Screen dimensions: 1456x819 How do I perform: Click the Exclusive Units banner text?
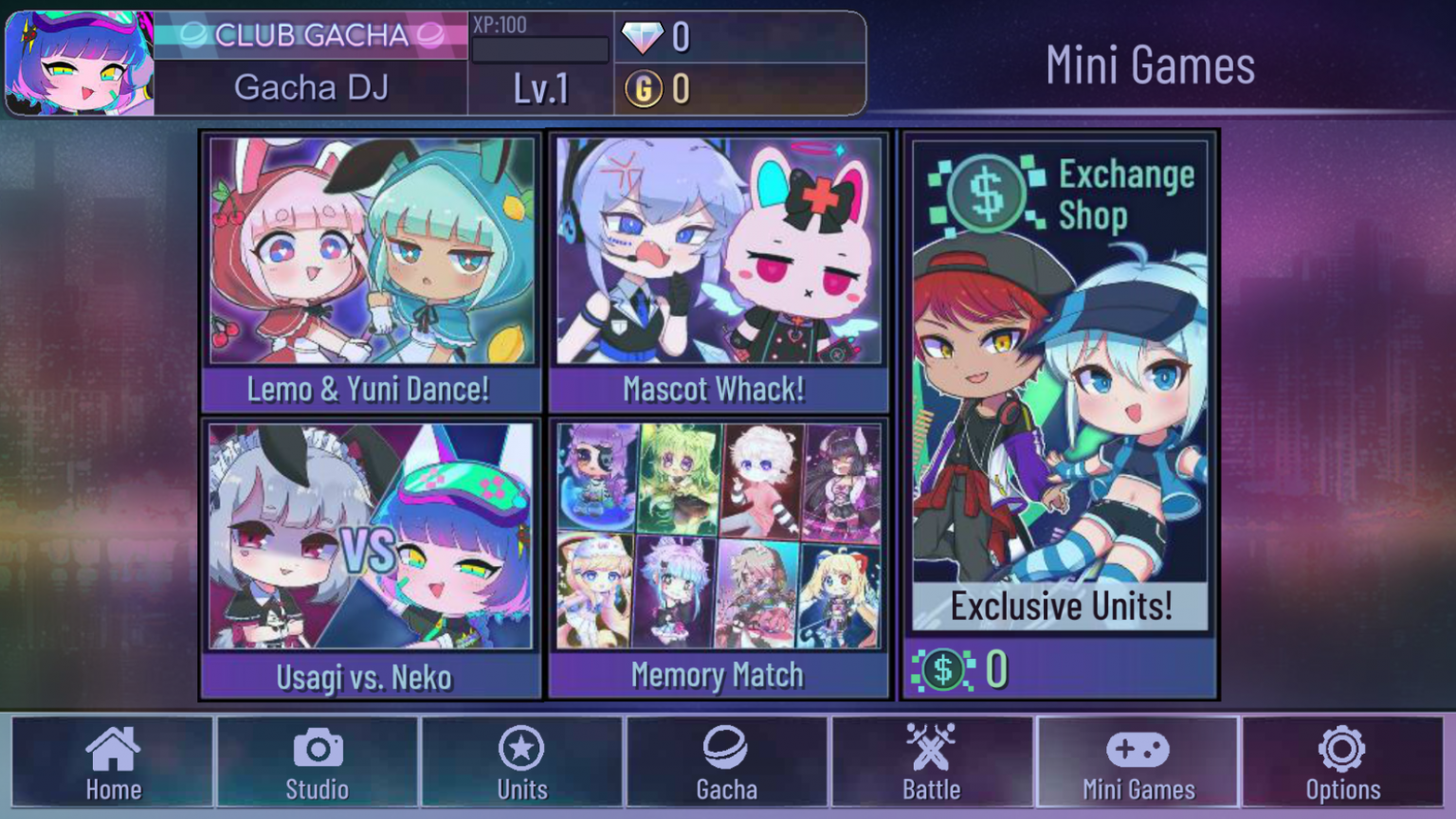[x=1062, y=606]
